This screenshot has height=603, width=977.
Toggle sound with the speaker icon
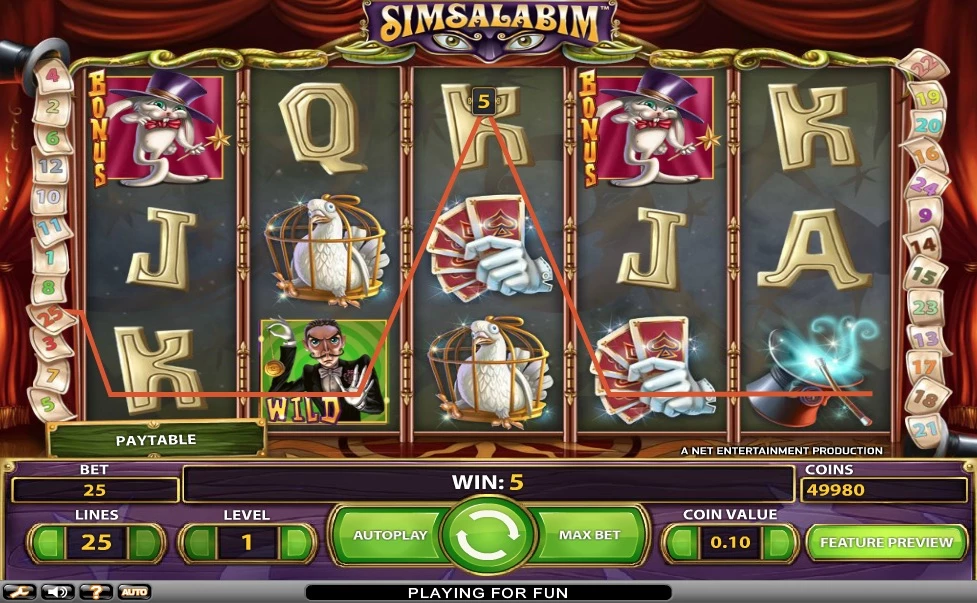pos(57,592)
